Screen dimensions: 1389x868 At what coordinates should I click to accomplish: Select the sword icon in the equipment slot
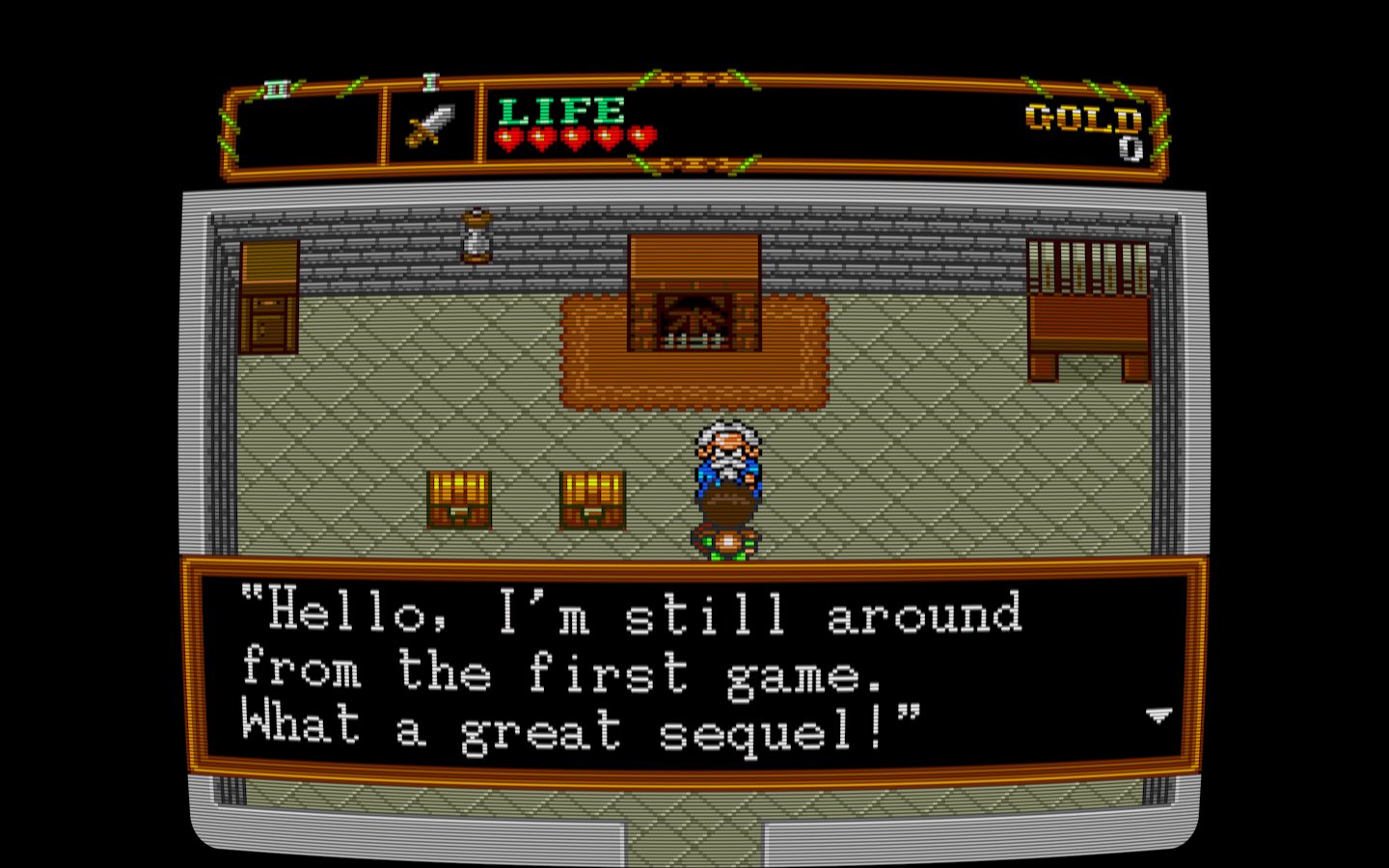[431, 124]
